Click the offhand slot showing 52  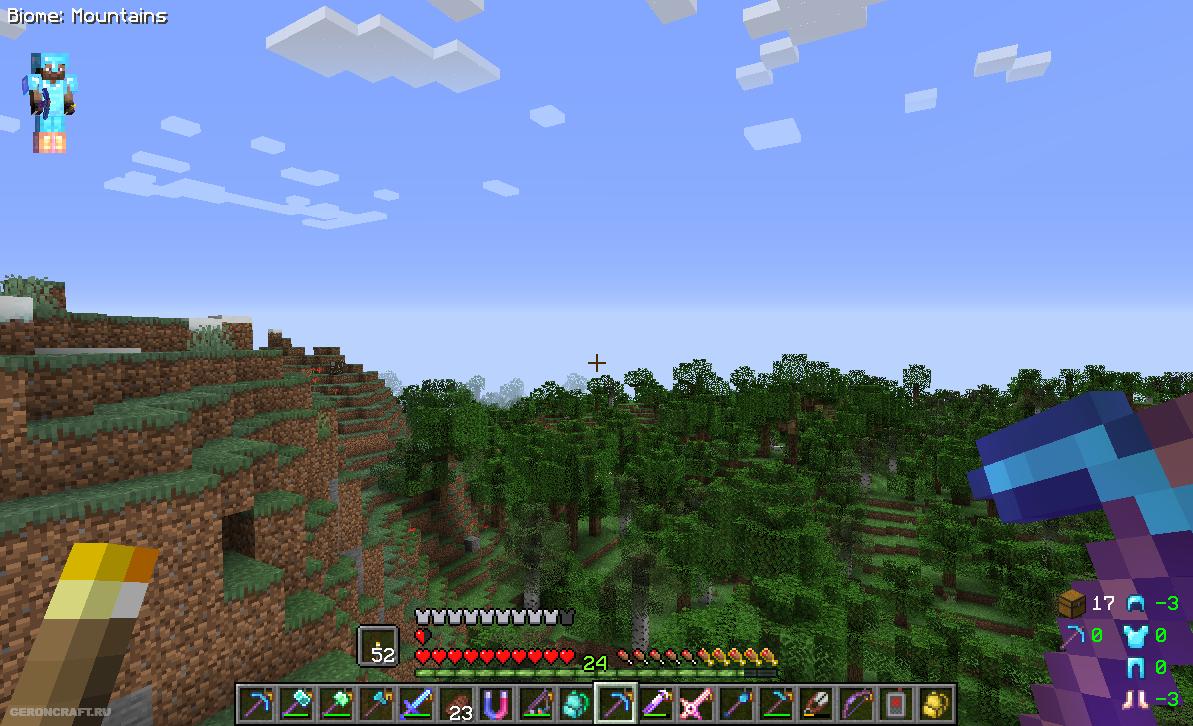coord(378,645)
